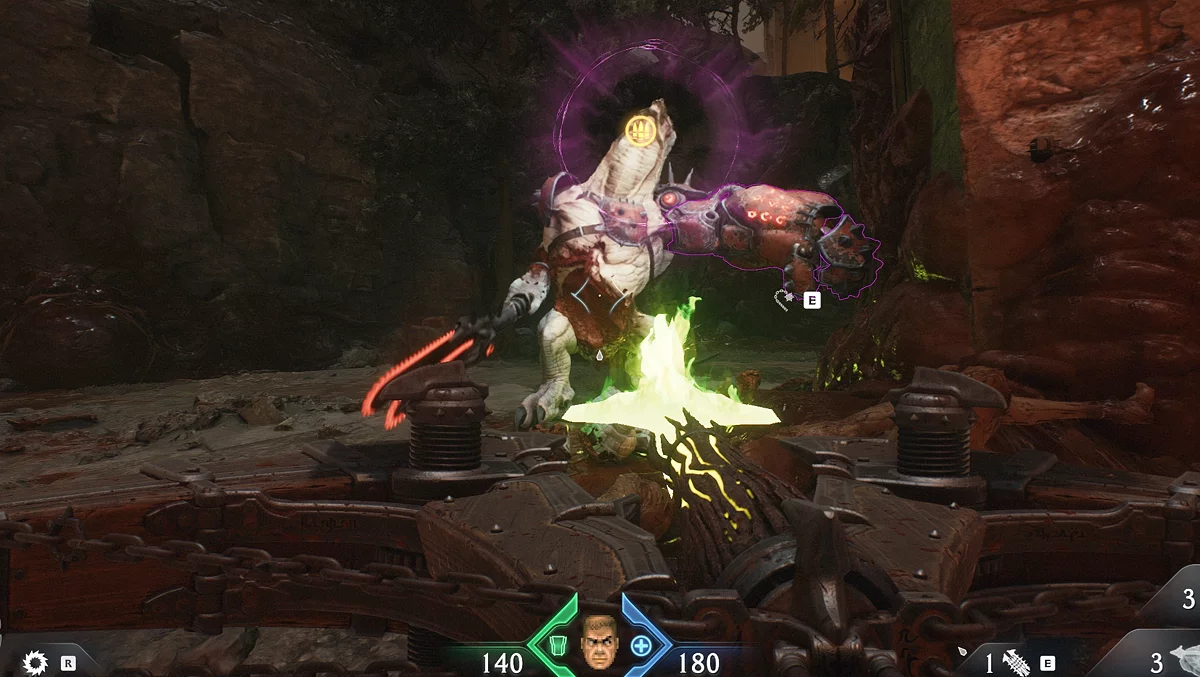This screenshot has width=1200, height=677.
Task: Click the Doom Slayer face portrait
Action: point(600,643)
